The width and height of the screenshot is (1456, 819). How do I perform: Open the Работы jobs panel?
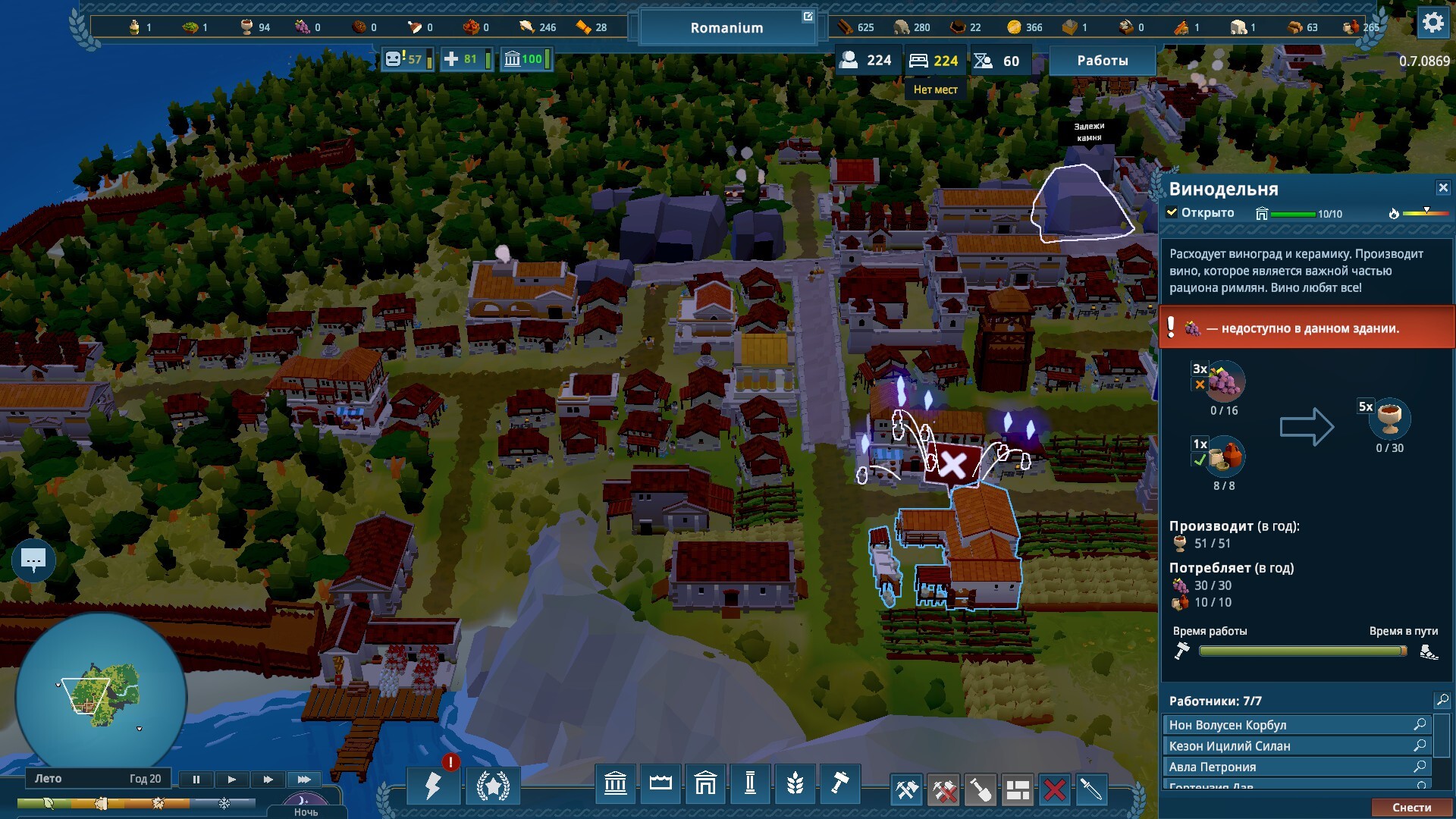tap(1102, 61)
